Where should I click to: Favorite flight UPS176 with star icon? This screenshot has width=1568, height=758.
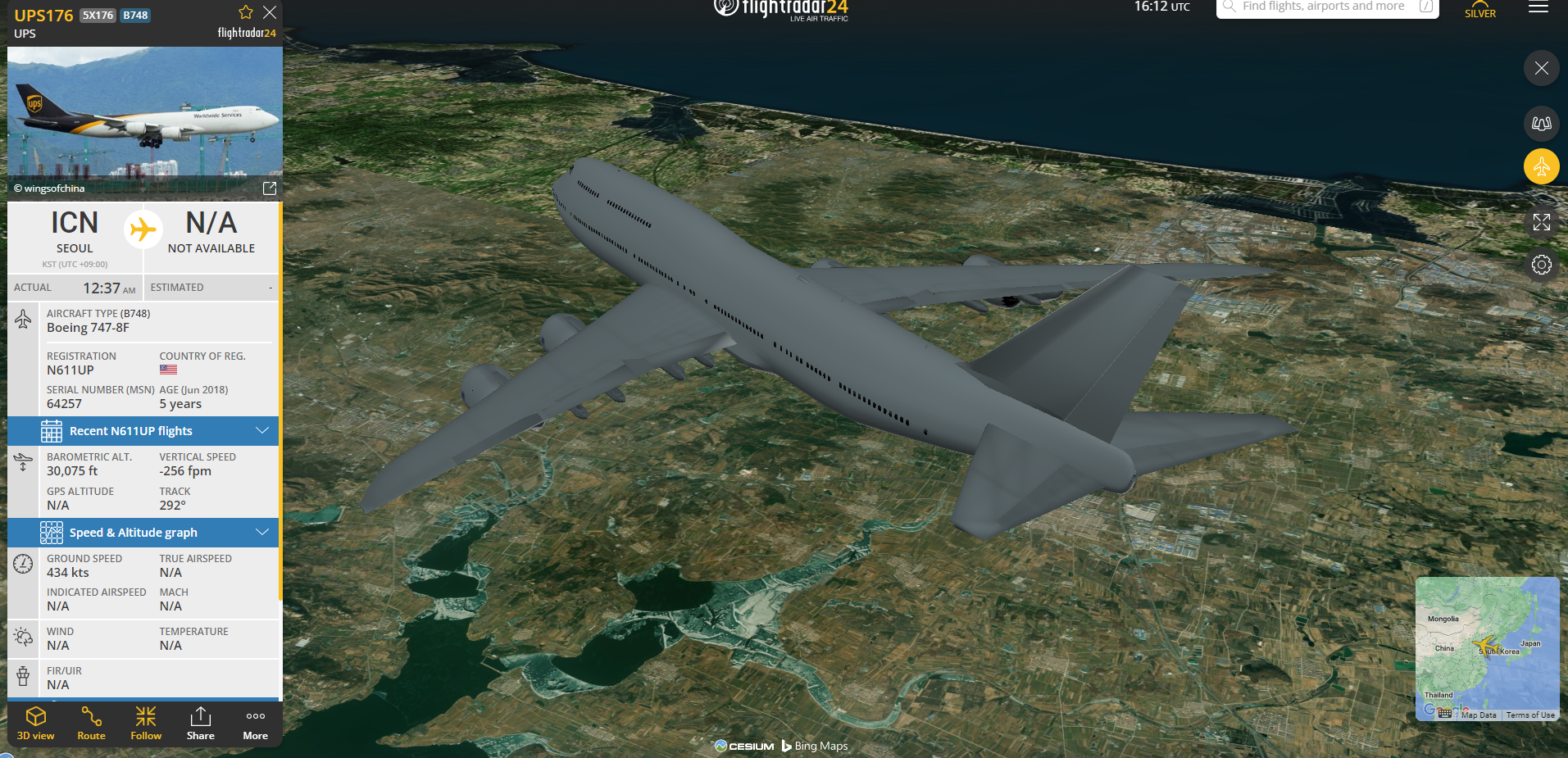click(x=245, y=13)
